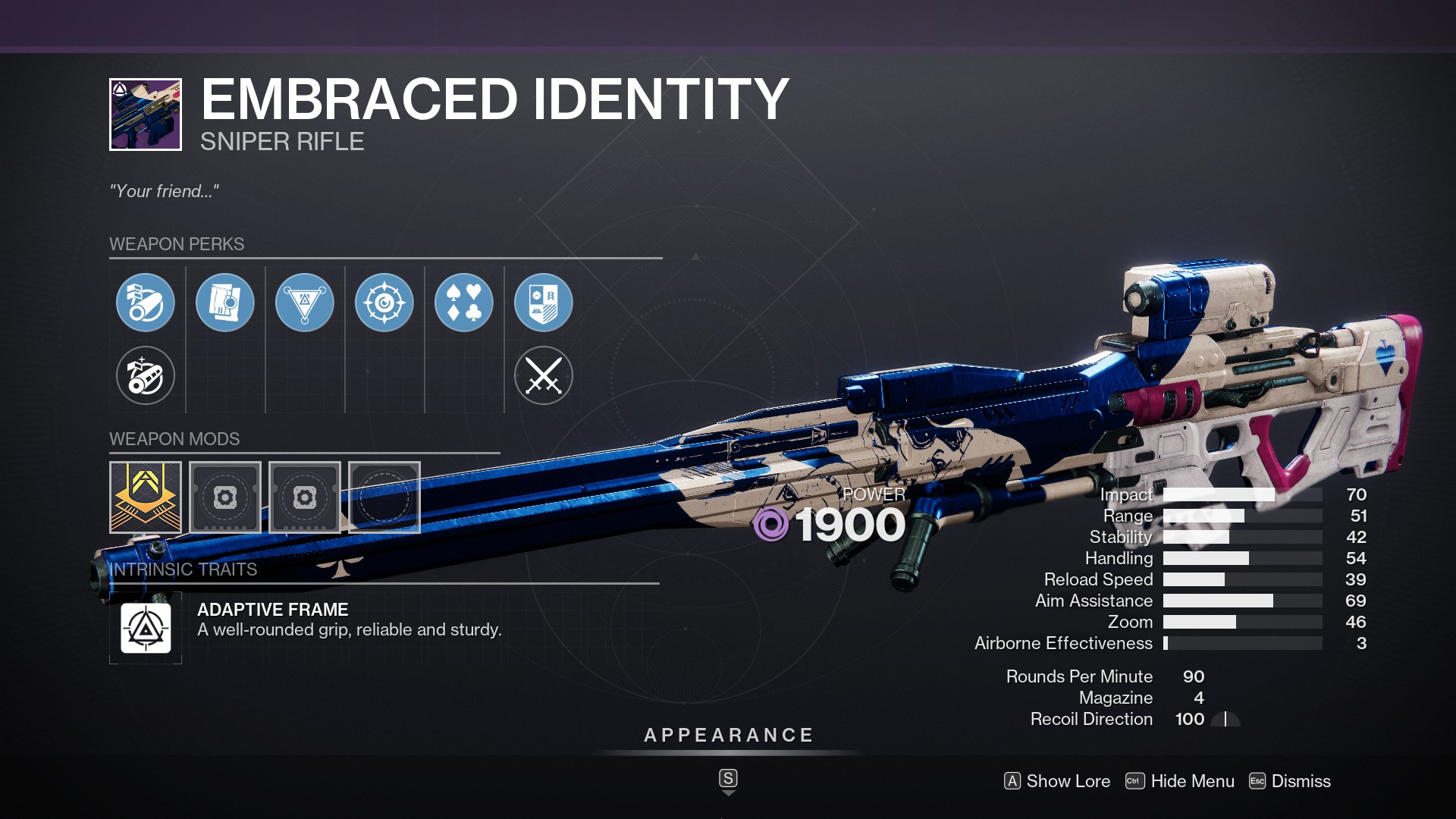Click the Embraced Identity weapon thumbnail
The width and height of the screenshot is (1456, 819).
click(145, 112)
